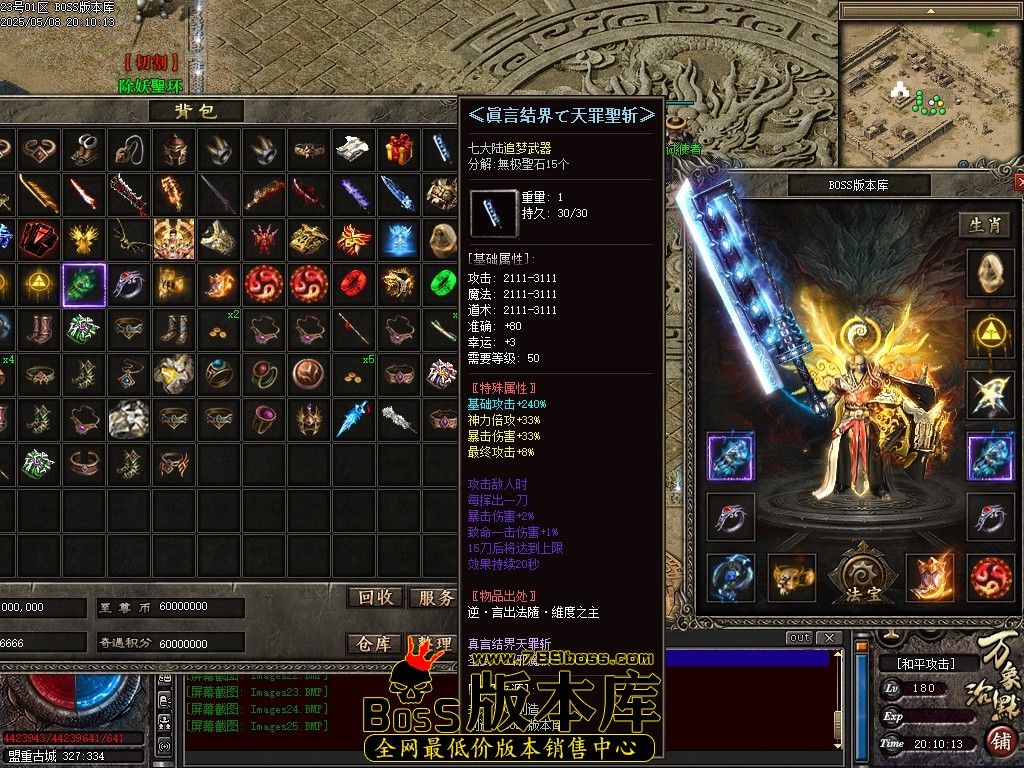Toggle the 和平攻击 attack mode

pyautogui.click(x=917, y=663)
